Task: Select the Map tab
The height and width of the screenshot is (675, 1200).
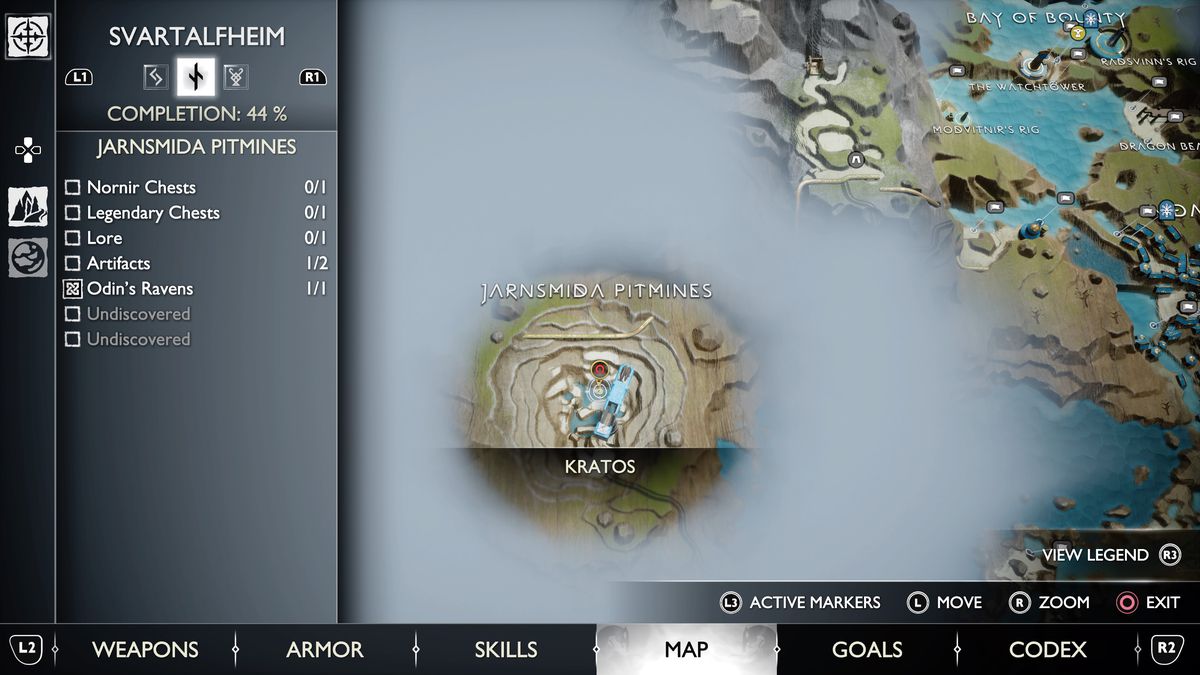Action: click(x=686, y=650)
